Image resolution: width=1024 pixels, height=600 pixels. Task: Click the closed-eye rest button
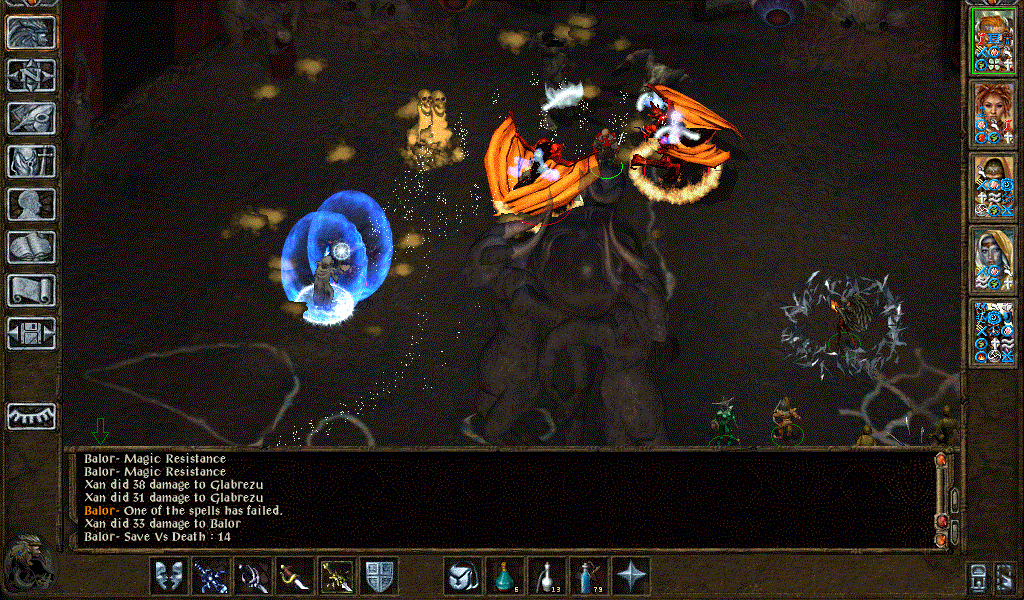[x=31, y=416]
